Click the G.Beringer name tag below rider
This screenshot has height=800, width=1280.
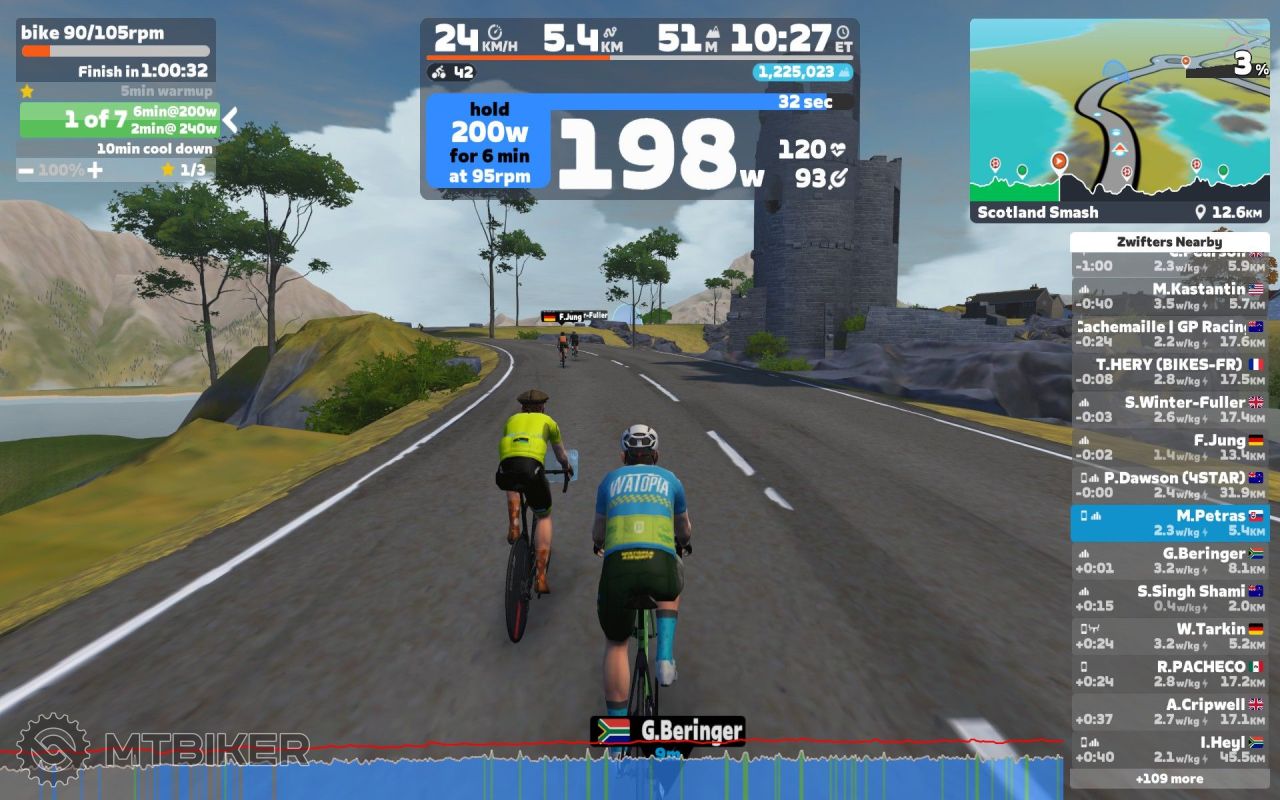pos(667,731)
